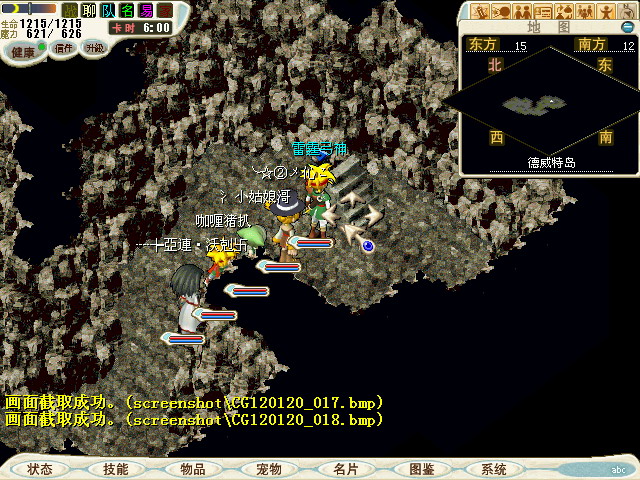Toggle the 战 battle switch
The width and height of the screenshot is (640, 480).
71,10
